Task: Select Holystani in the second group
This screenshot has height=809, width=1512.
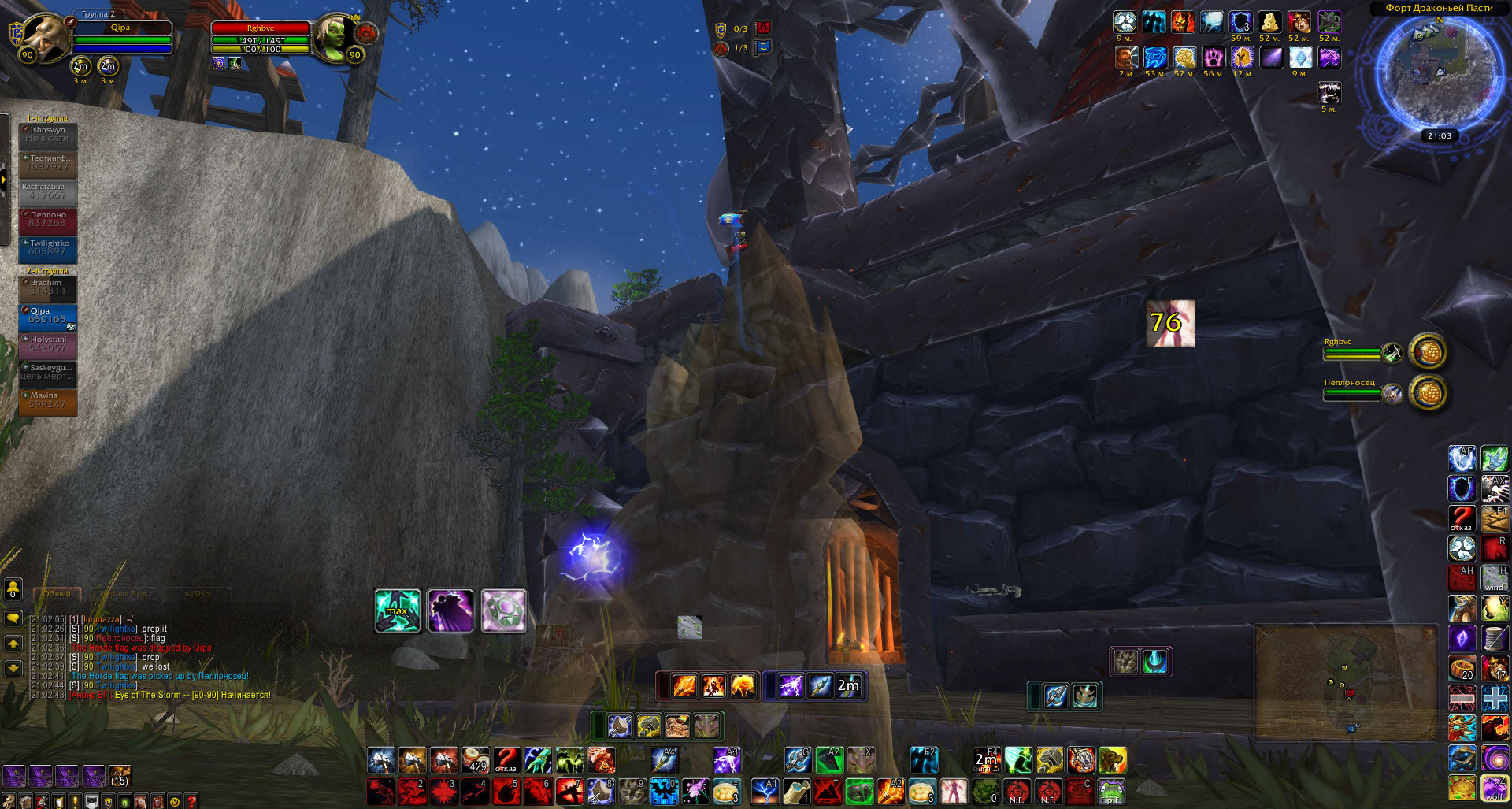Action: click(48, 344)
